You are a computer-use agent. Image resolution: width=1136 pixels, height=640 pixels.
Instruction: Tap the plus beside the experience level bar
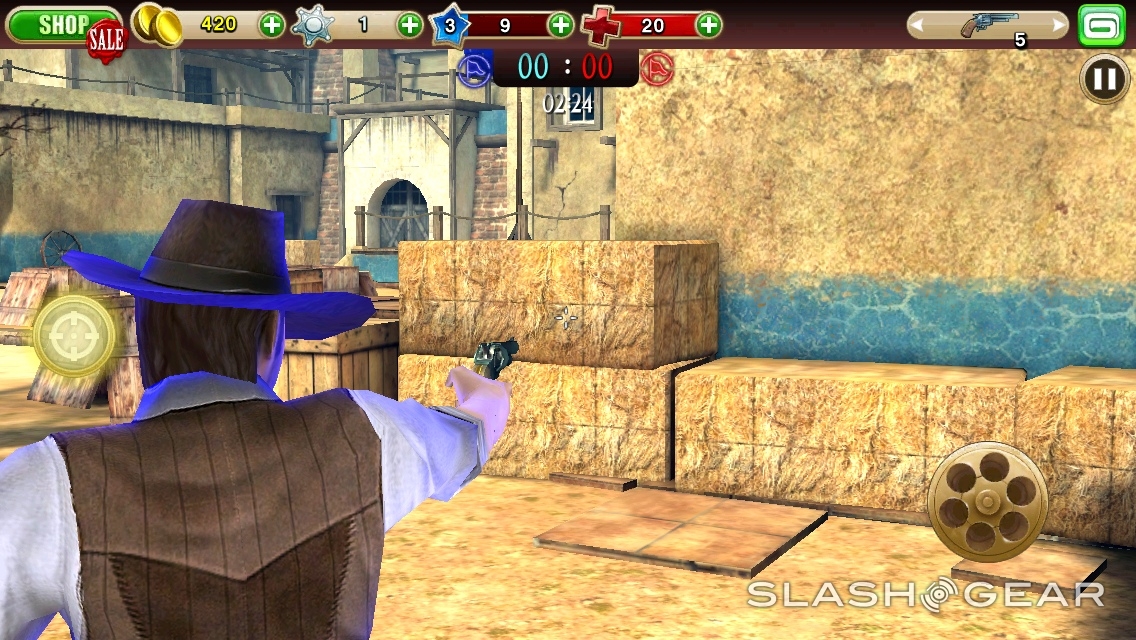tap(562, 25)
